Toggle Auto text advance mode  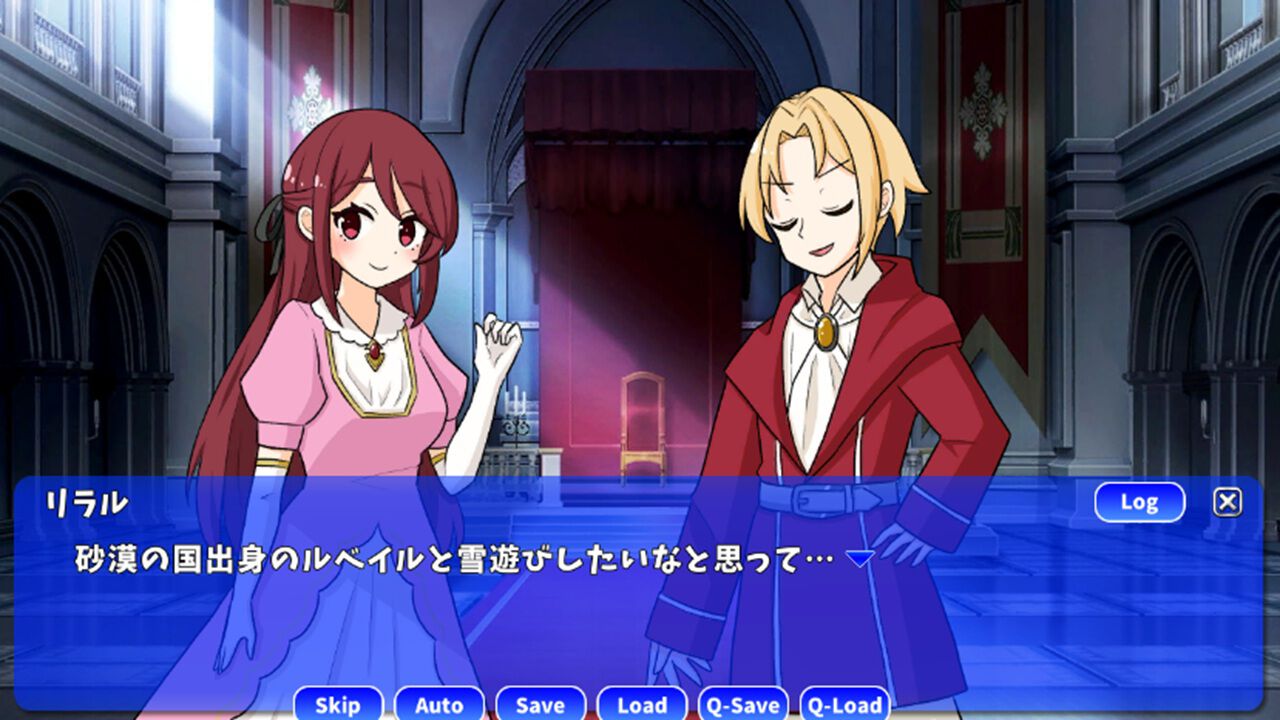point(439,705)
